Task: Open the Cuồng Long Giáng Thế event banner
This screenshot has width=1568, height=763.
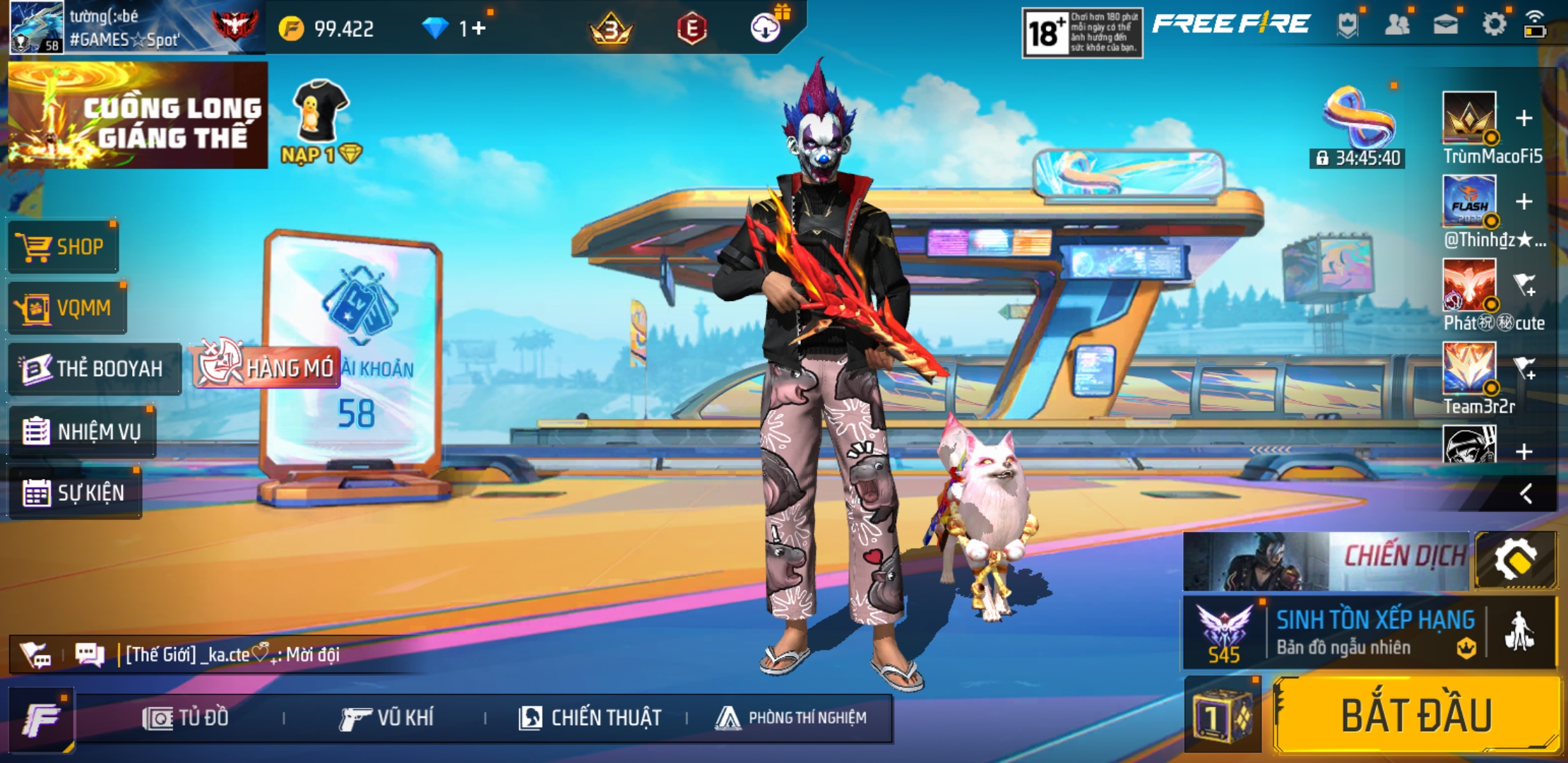Action: [x=138, y=116]
